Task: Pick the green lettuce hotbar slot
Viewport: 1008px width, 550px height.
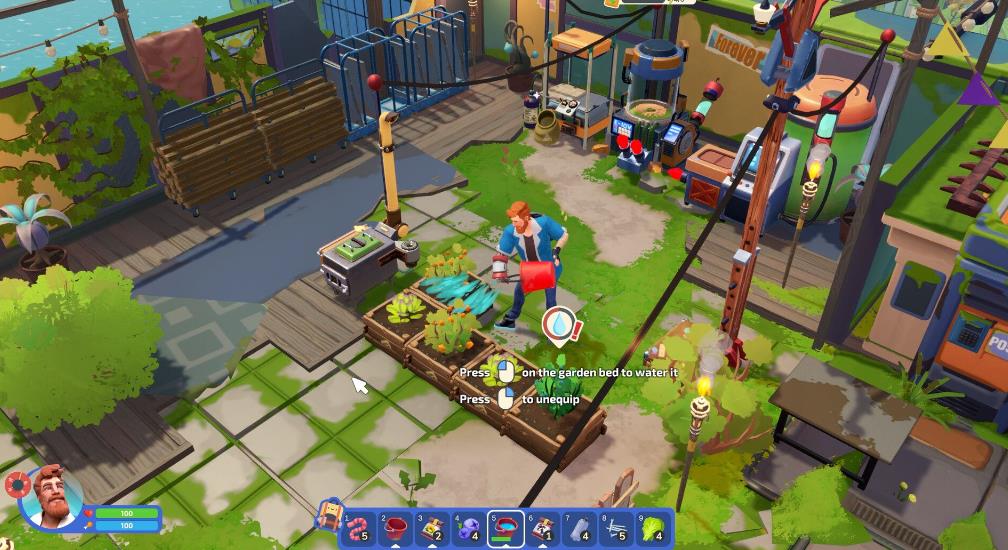Action: [653, 528]
